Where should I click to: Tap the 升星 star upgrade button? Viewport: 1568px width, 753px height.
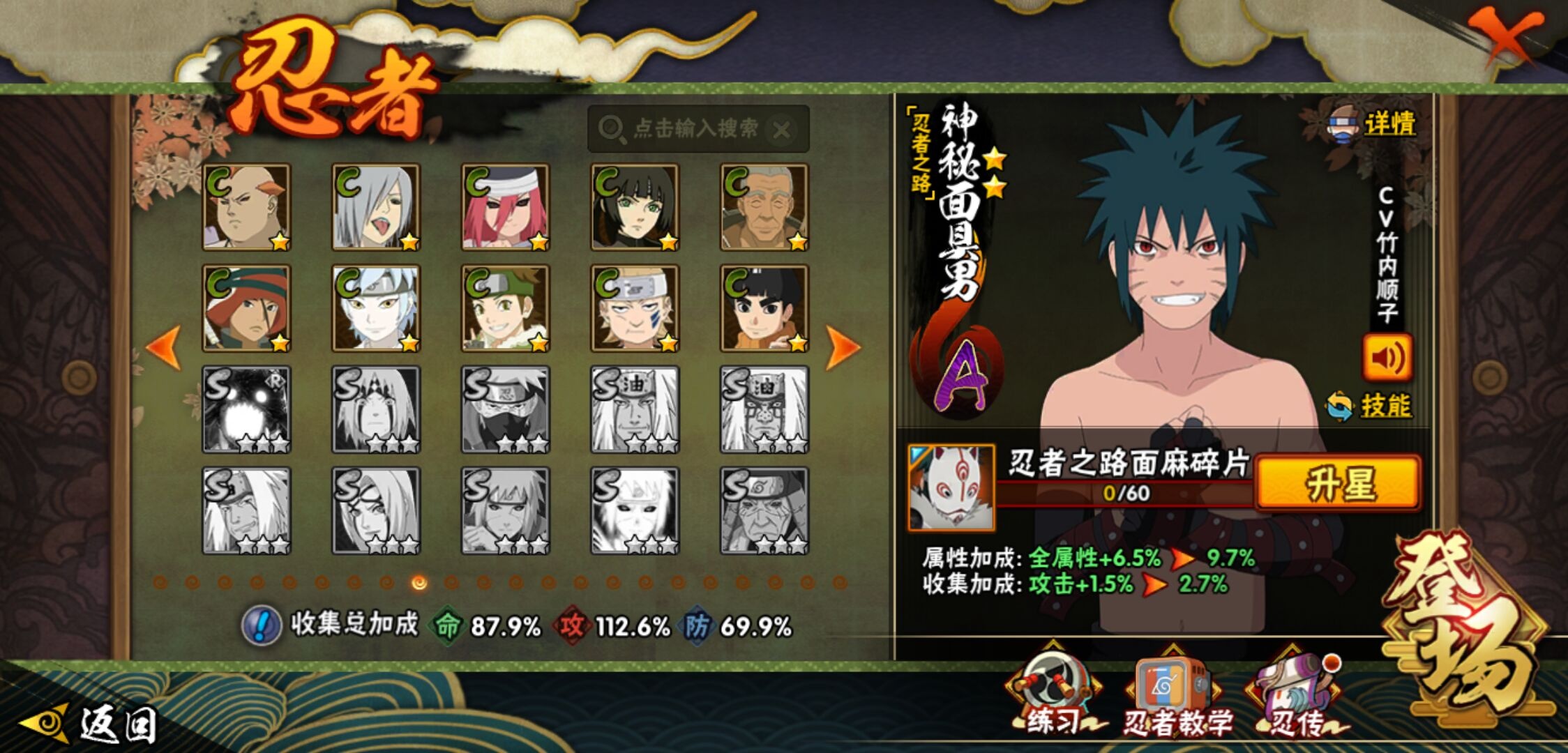(1338, 484)
